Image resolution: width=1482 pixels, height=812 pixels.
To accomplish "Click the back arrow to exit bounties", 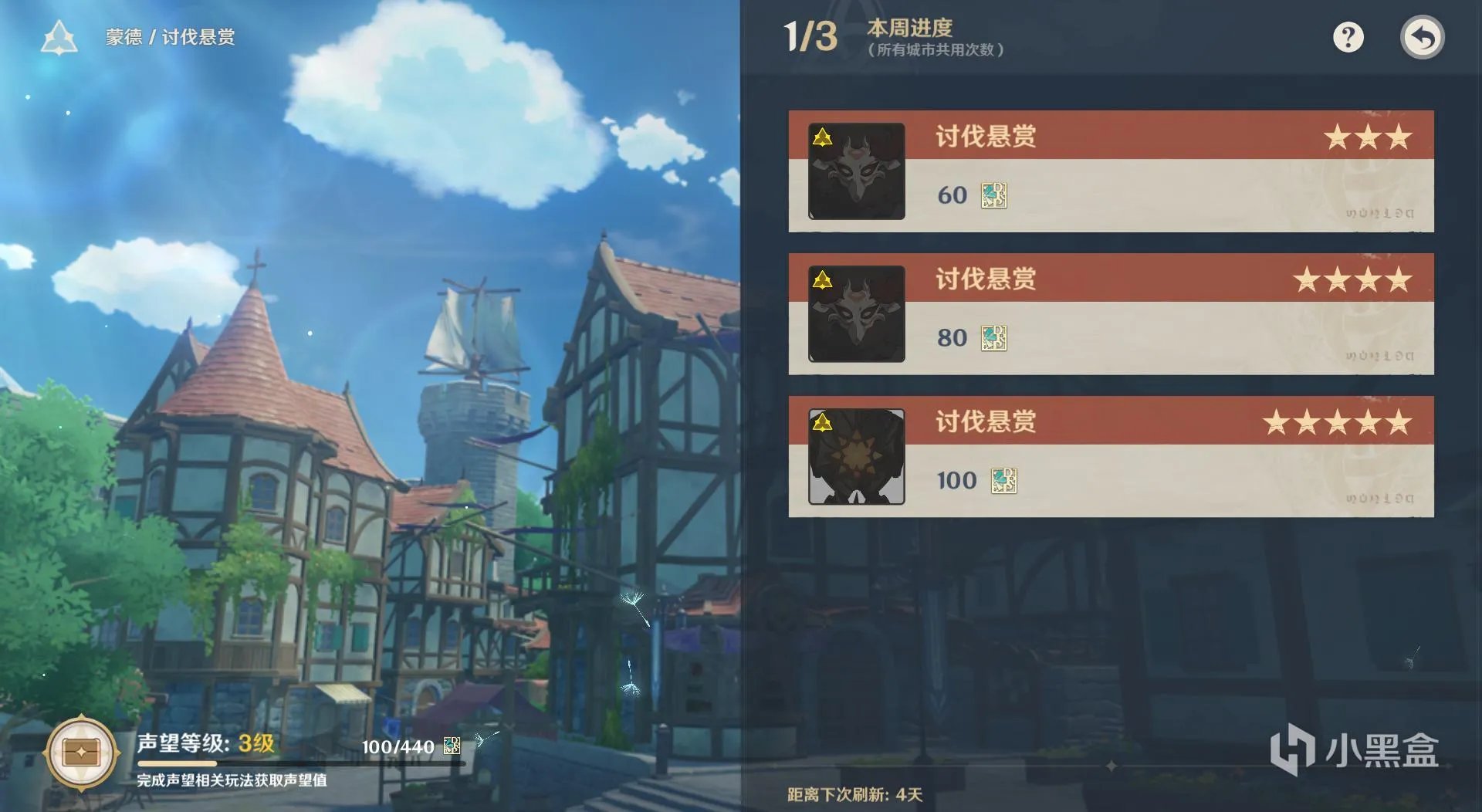I will click(1423, 36).
